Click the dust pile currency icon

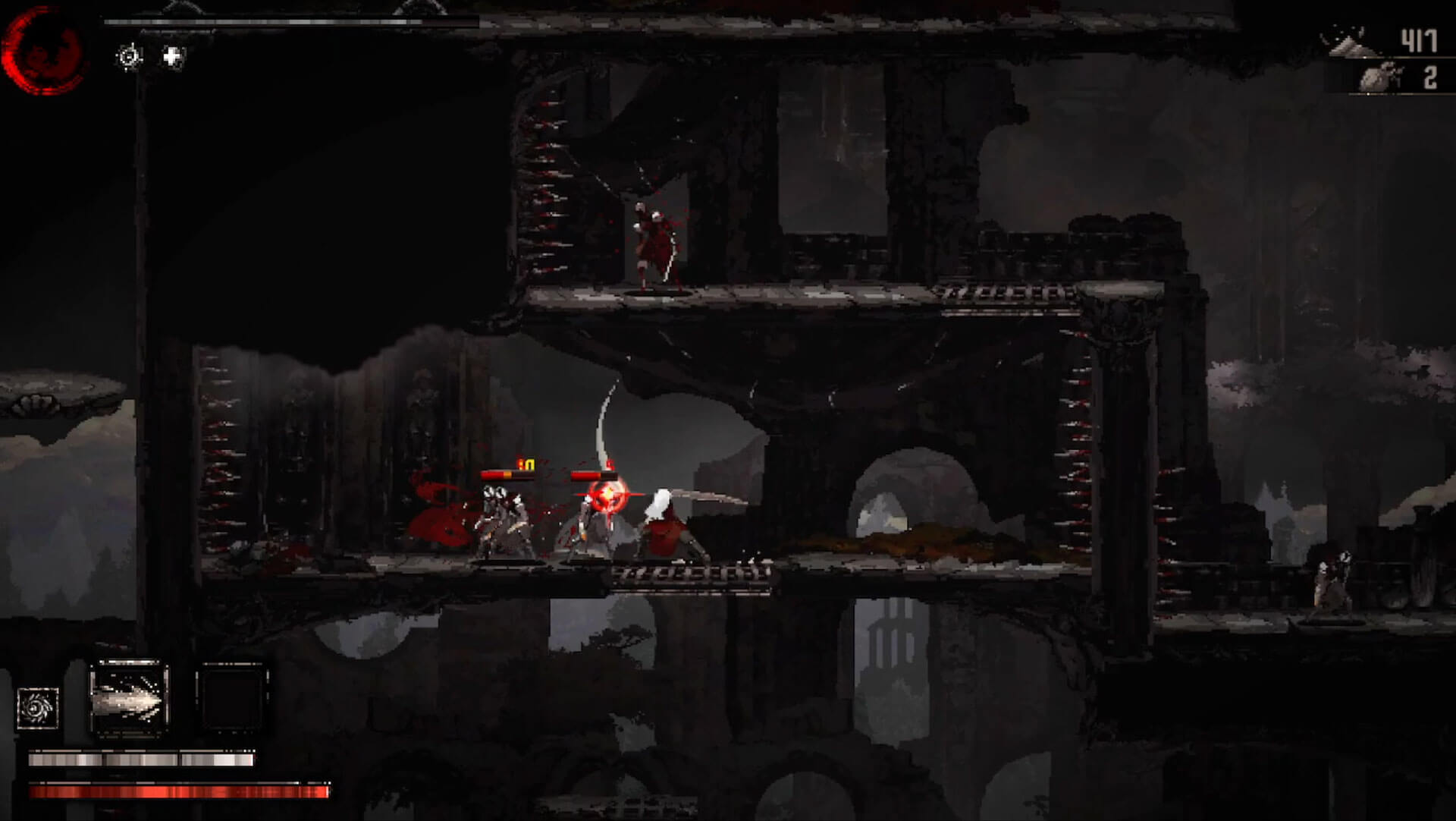[1352, 42]
